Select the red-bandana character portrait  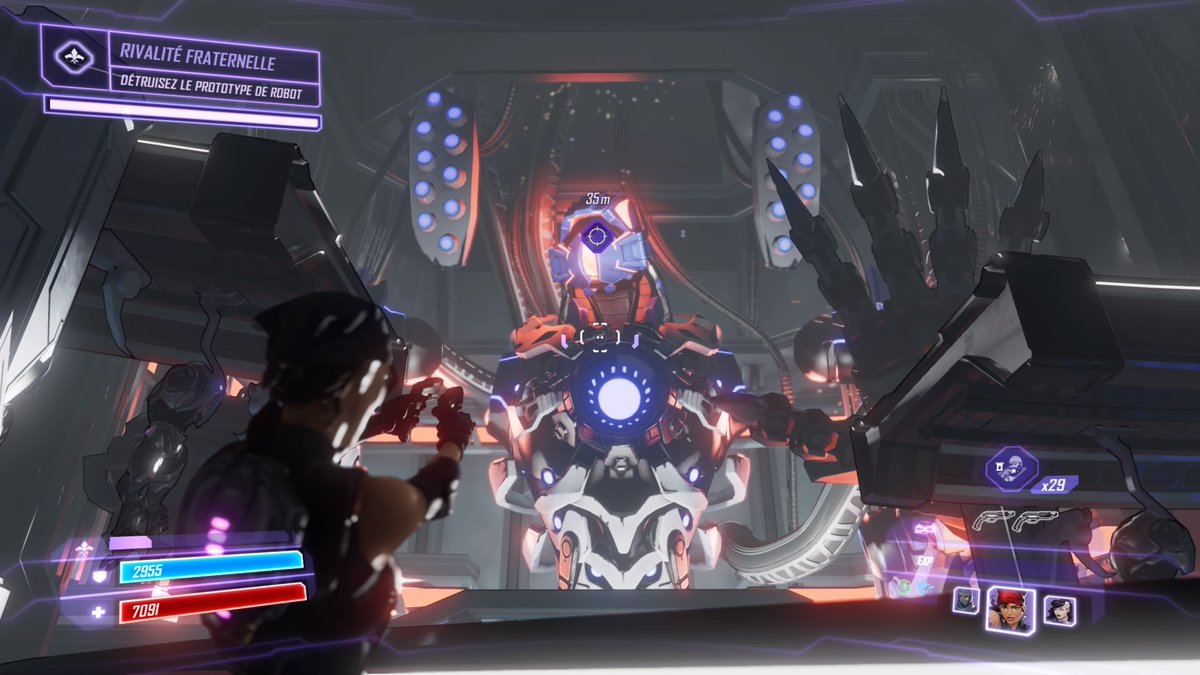coord(1010,607)
